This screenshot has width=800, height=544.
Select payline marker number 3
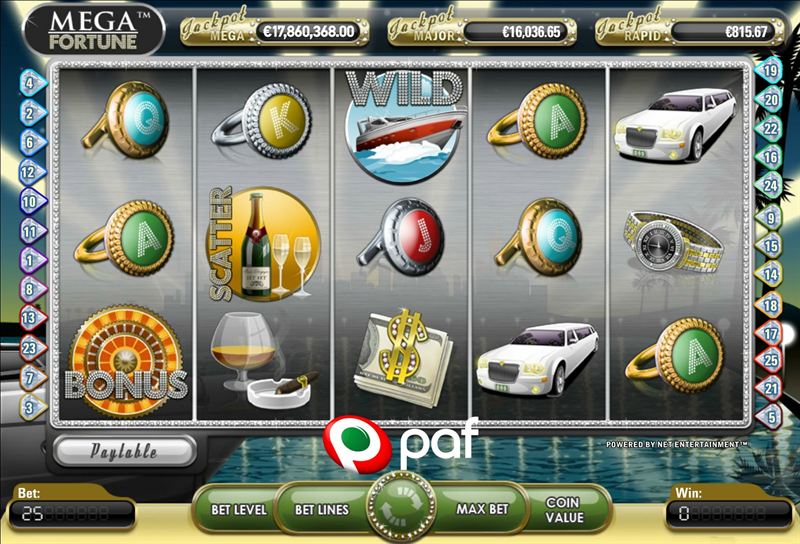[28, 407]
